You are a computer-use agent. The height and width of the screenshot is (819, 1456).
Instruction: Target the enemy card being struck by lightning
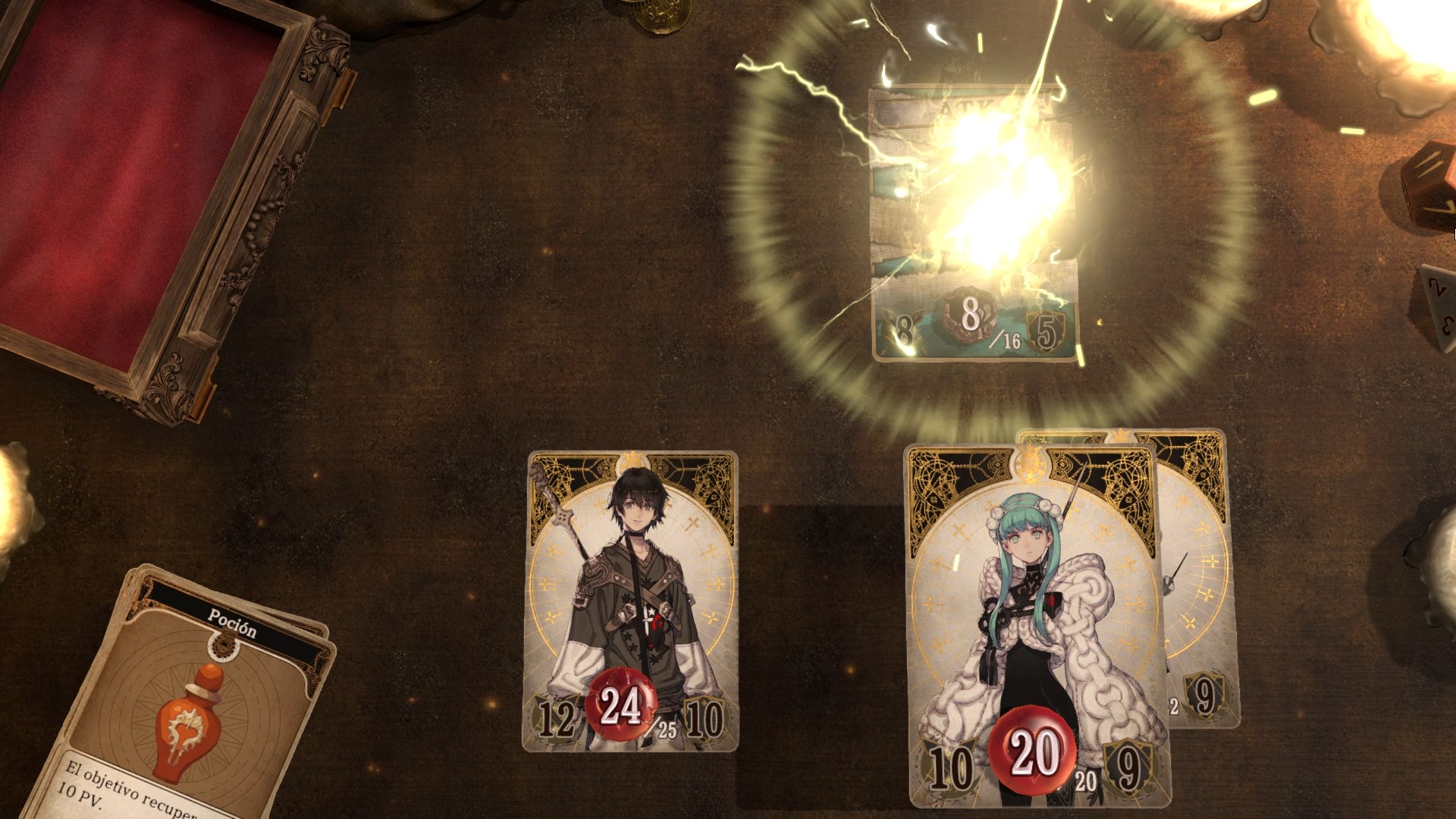click(975, 224)
